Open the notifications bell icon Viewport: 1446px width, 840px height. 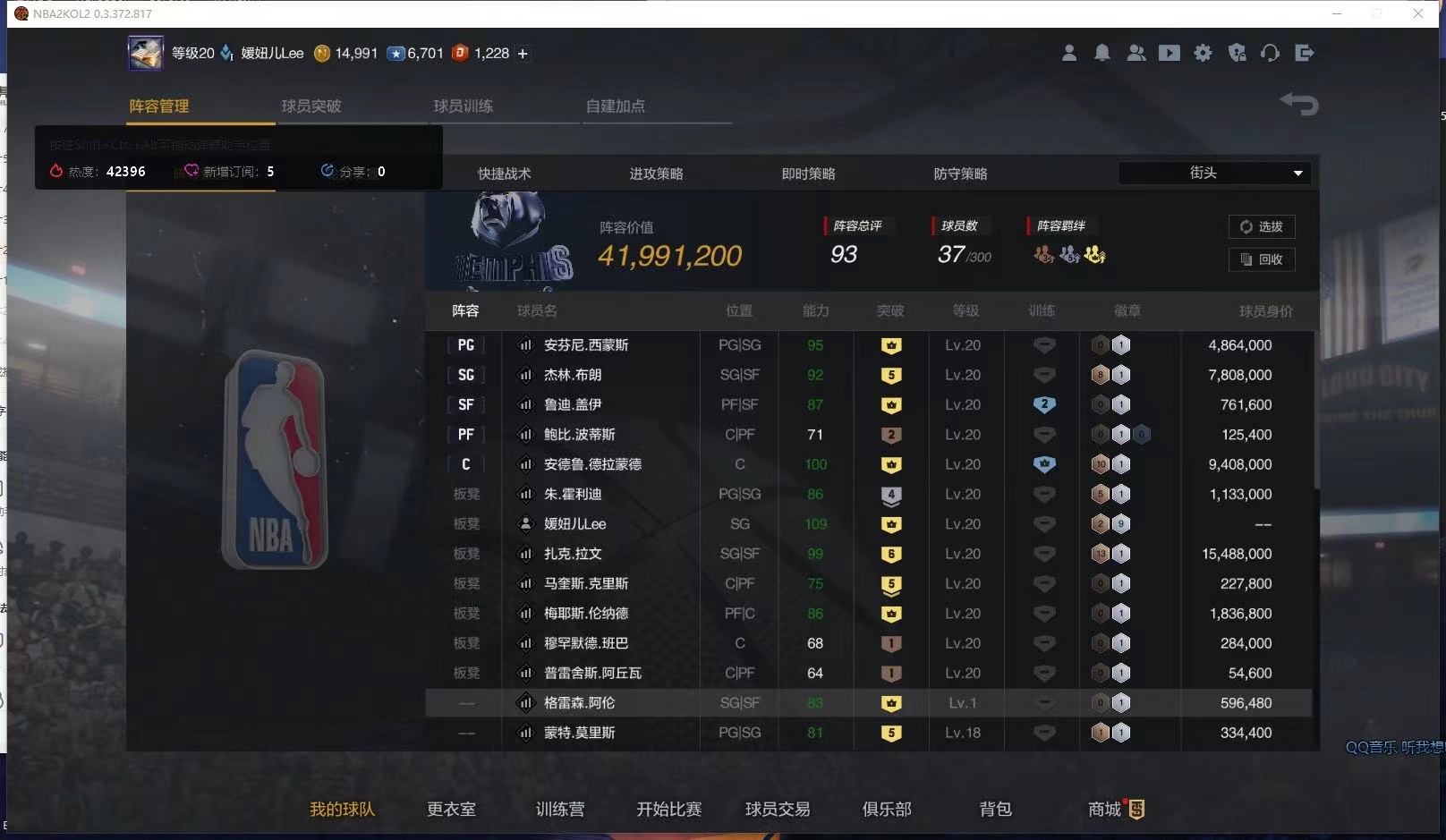1102,53
